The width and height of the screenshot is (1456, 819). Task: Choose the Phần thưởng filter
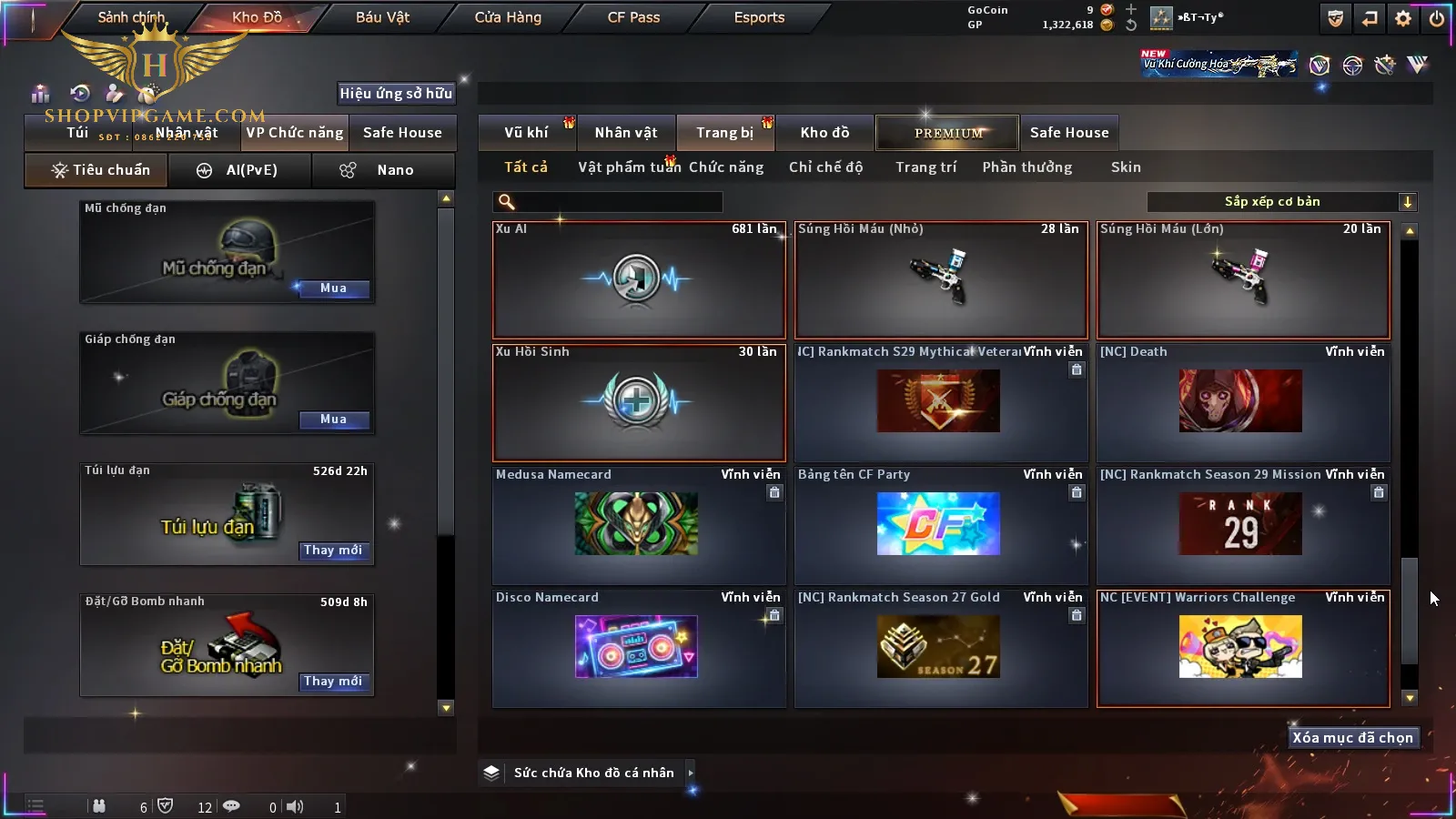[x=1026, y=167]
